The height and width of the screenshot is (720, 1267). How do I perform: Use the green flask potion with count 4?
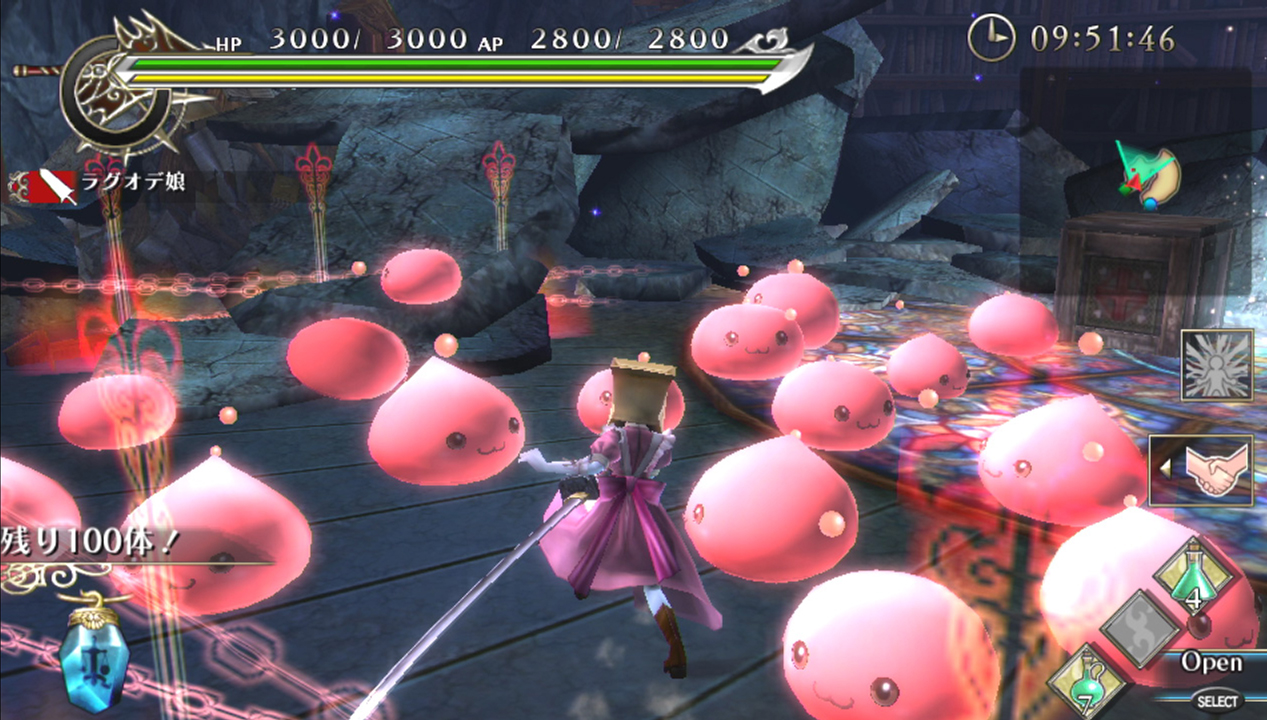1193,576
